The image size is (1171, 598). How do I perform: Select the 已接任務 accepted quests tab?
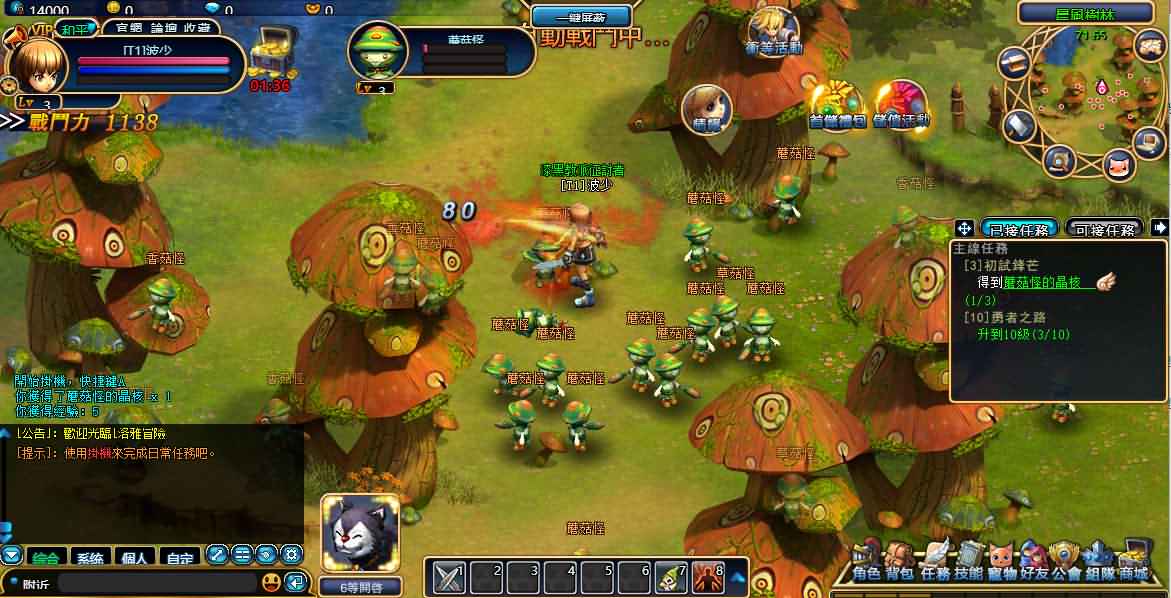tap(1019, 229)
